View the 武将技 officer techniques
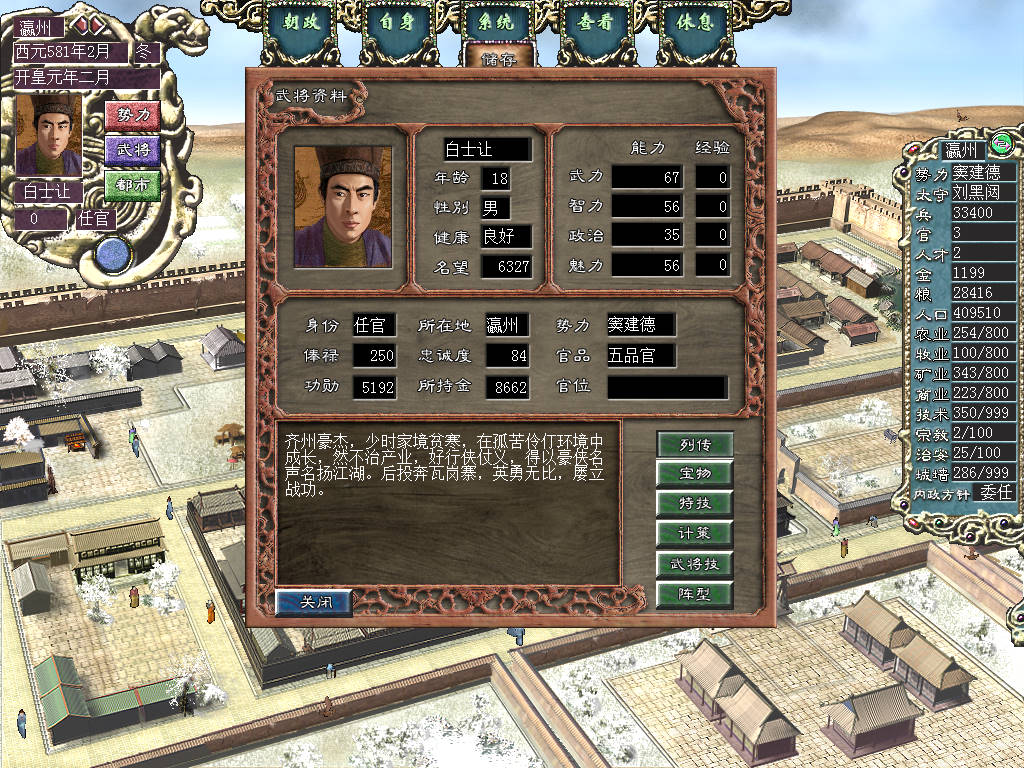The height and width of the screenshot is (768, 1024). pyautogui.click(x=694, y=564)
